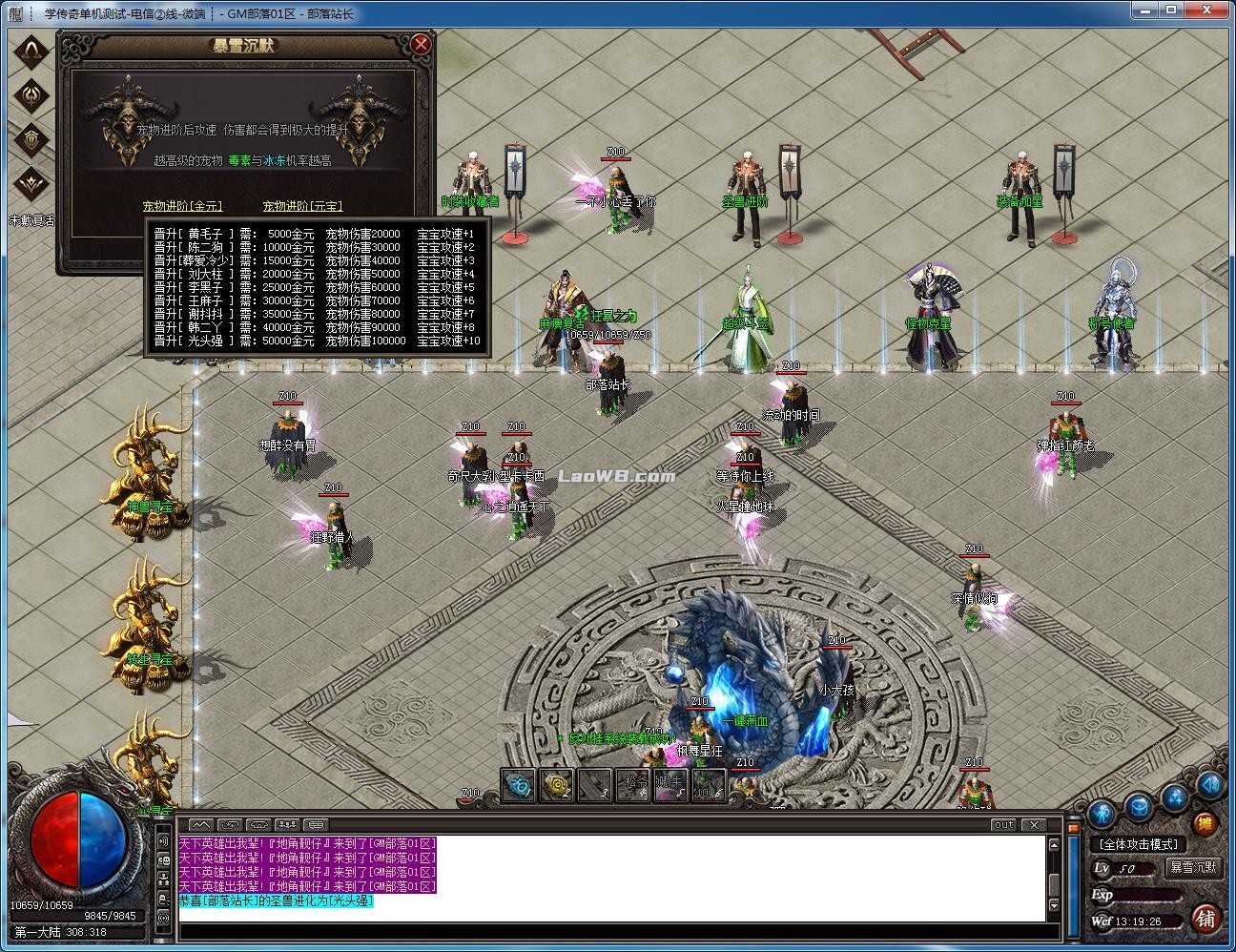Switch the 全体攻击模式 attack mode label
Image resolution: width=1236 pixels, height=952 pixels.
coord(1139,844)
